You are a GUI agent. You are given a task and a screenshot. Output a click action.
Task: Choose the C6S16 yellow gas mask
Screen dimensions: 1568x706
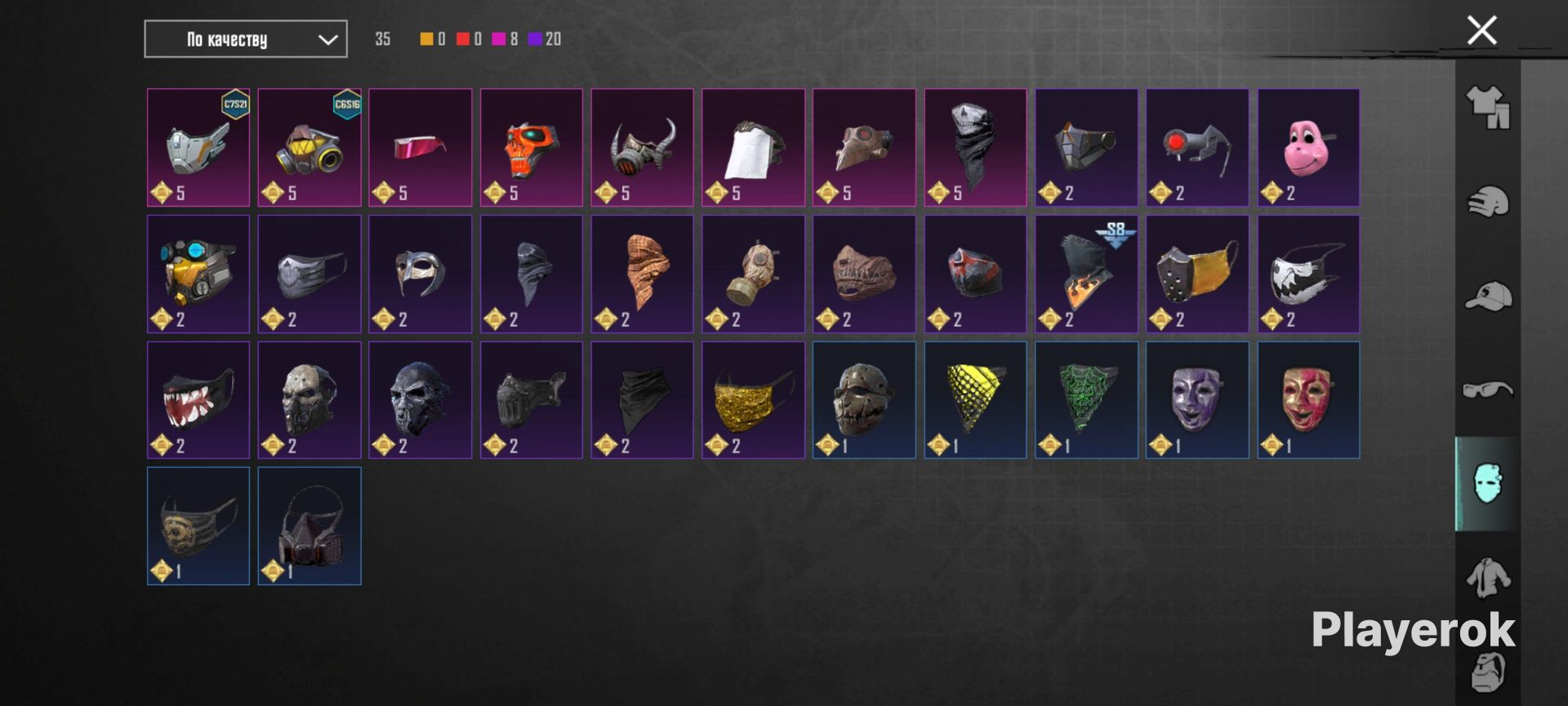310,147
